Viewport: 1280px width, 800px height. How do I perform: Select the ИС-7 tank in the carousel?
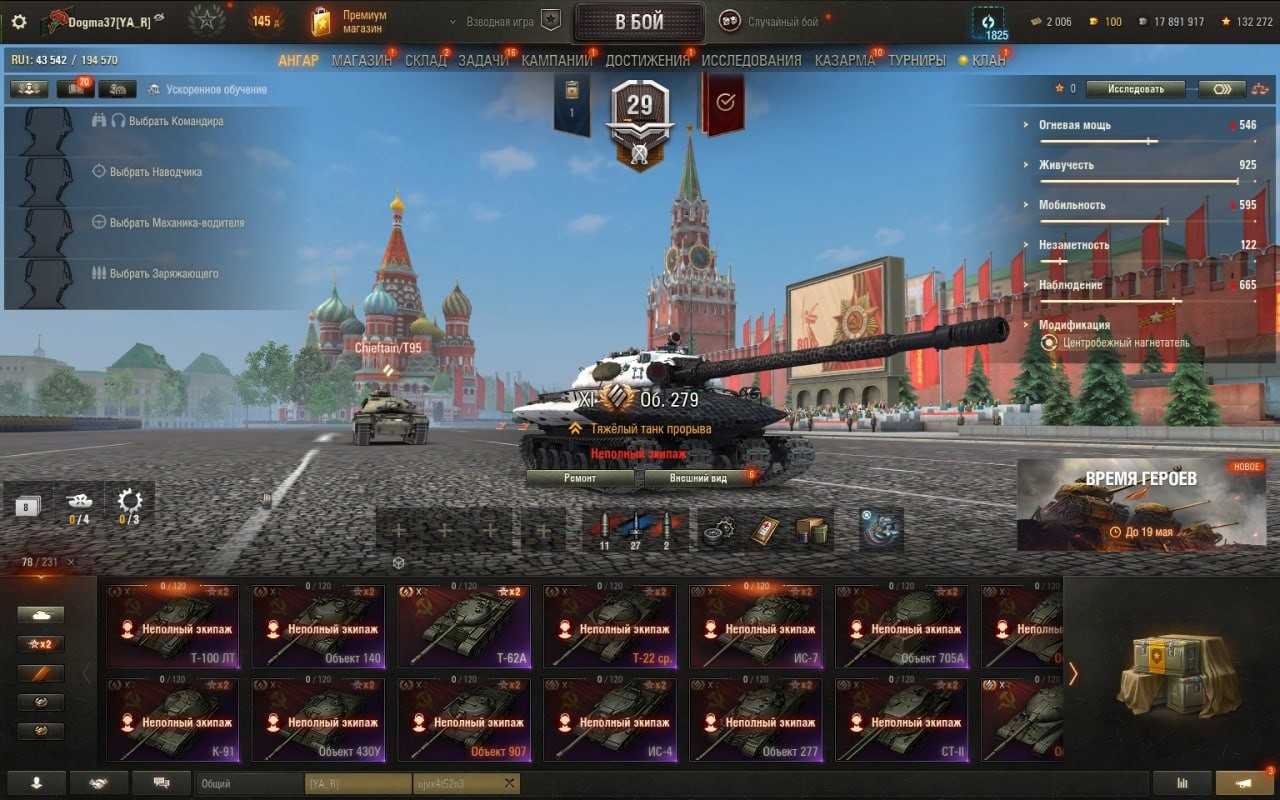click(x=756, y=626)
